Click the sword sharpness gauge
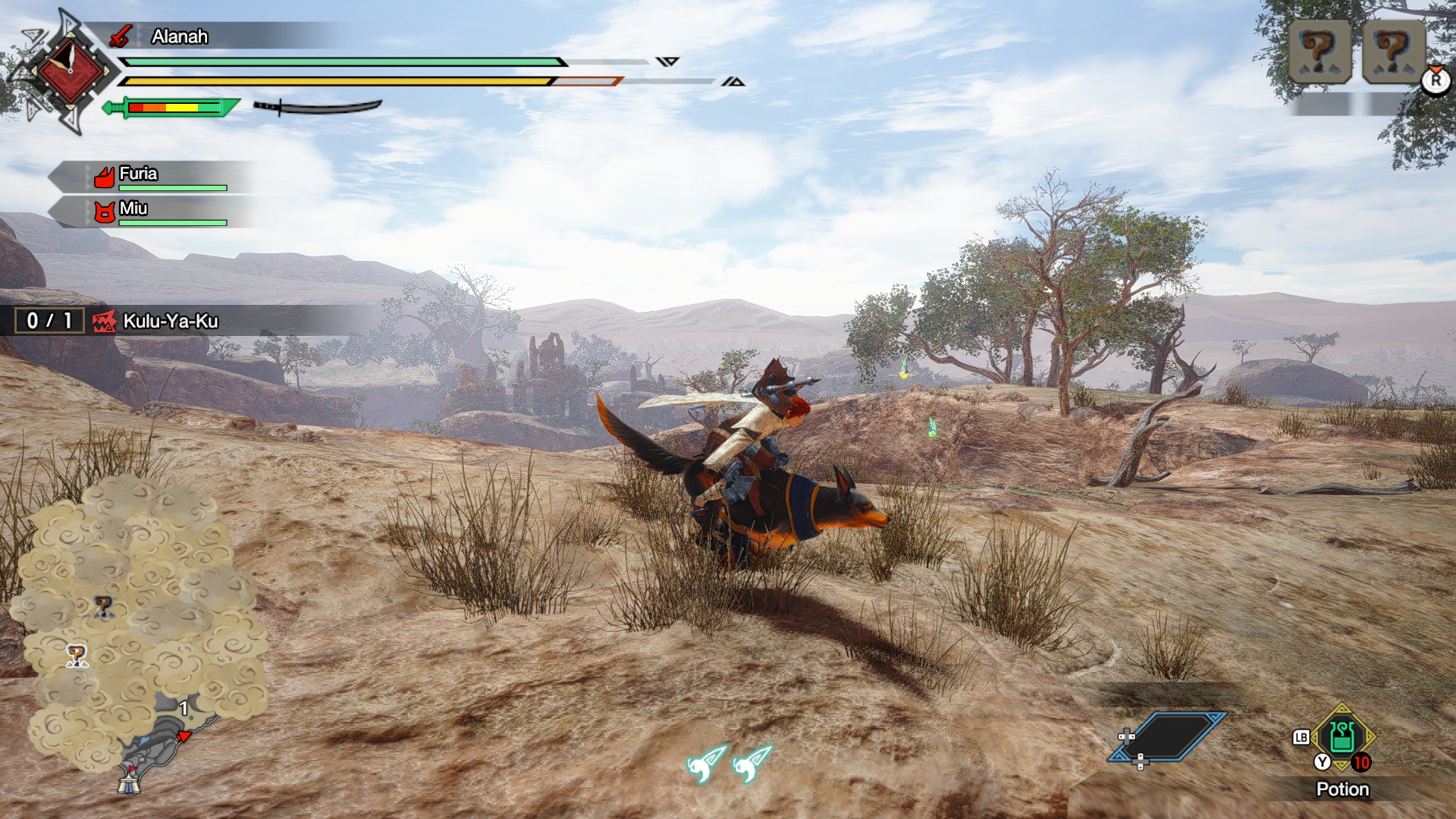This screenshot has height=819, width=1456. [171, 108]
